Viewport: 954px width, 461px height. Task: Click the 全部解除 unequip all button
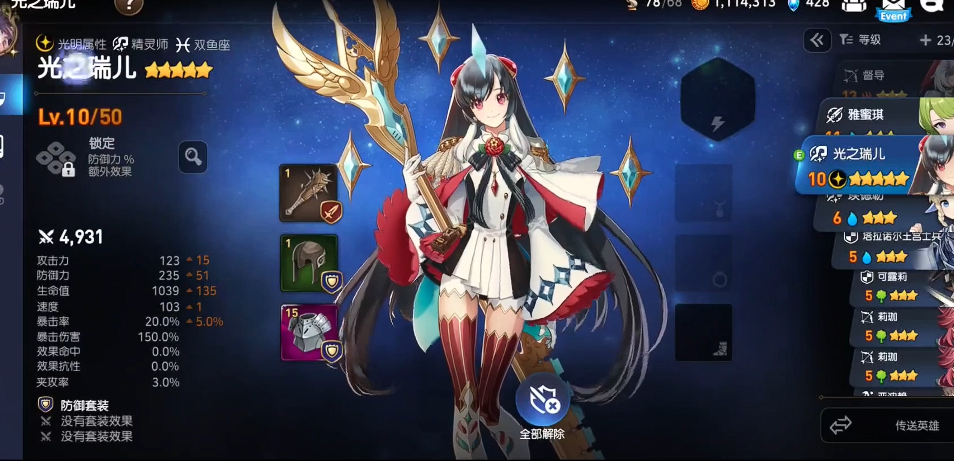point(542,403)
